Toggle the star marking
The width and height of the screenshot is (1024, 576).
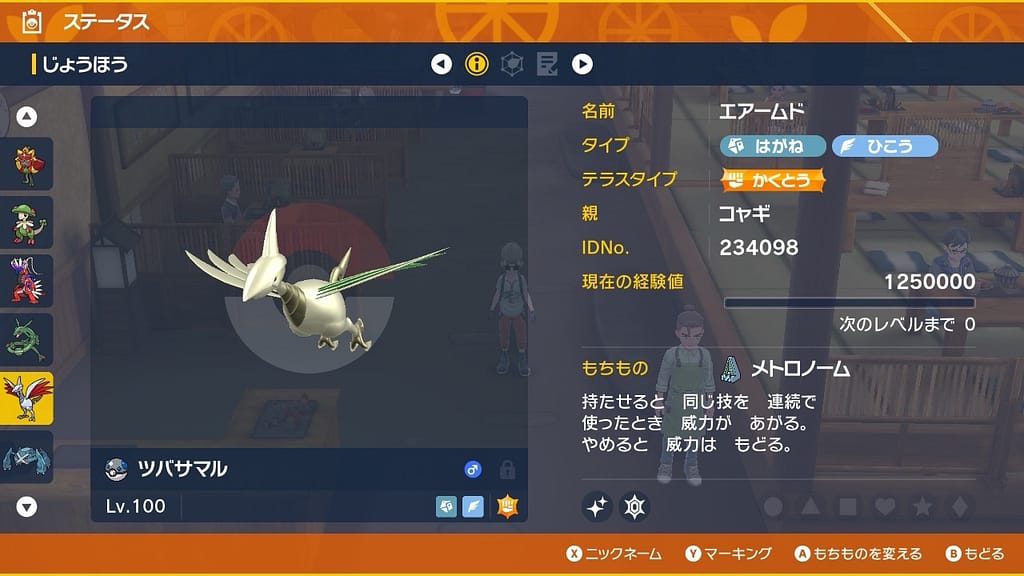point(921,507)
